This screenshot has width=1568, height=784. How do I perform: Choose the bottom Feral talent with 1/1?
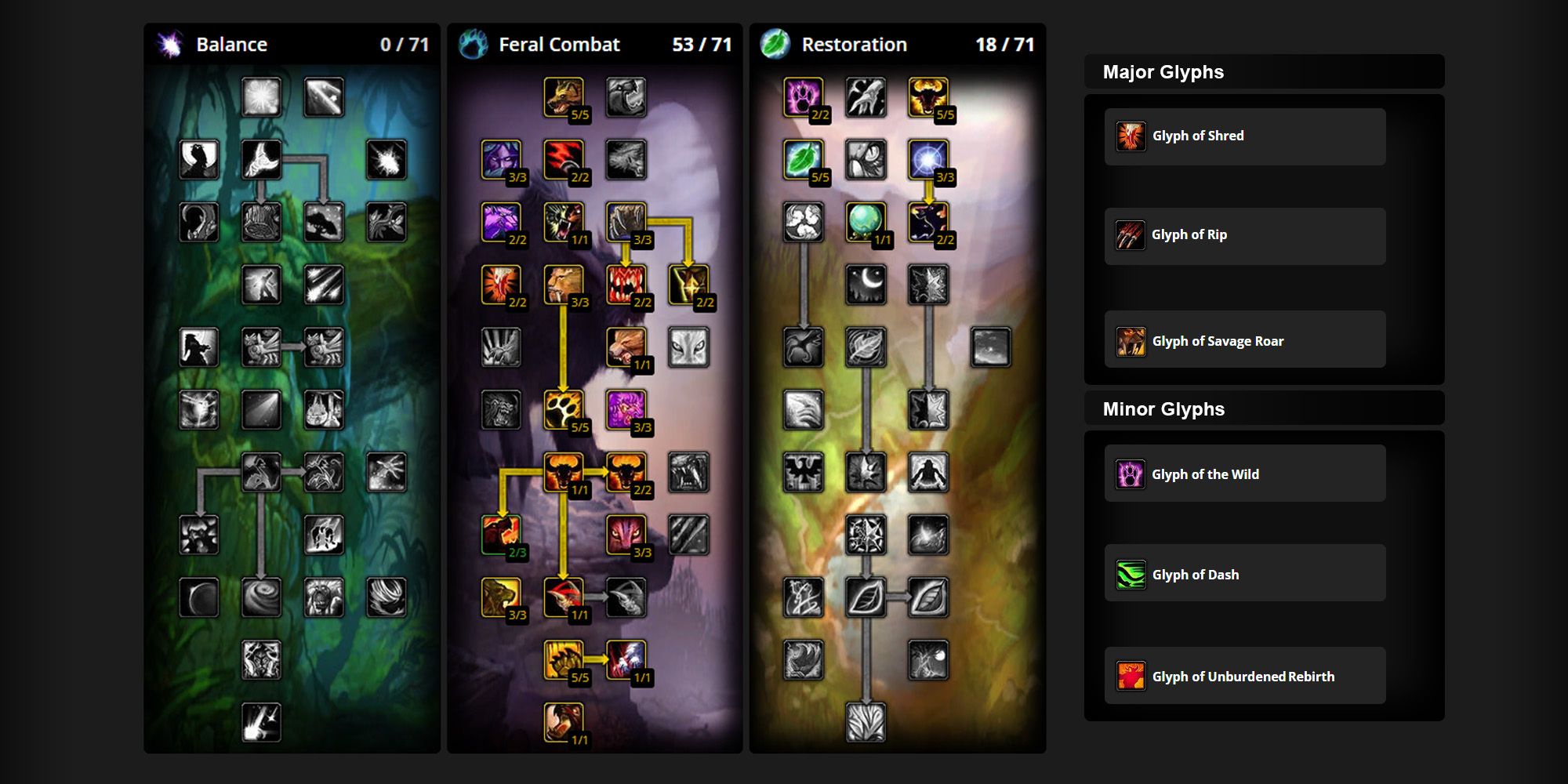(x=564, y=721)
